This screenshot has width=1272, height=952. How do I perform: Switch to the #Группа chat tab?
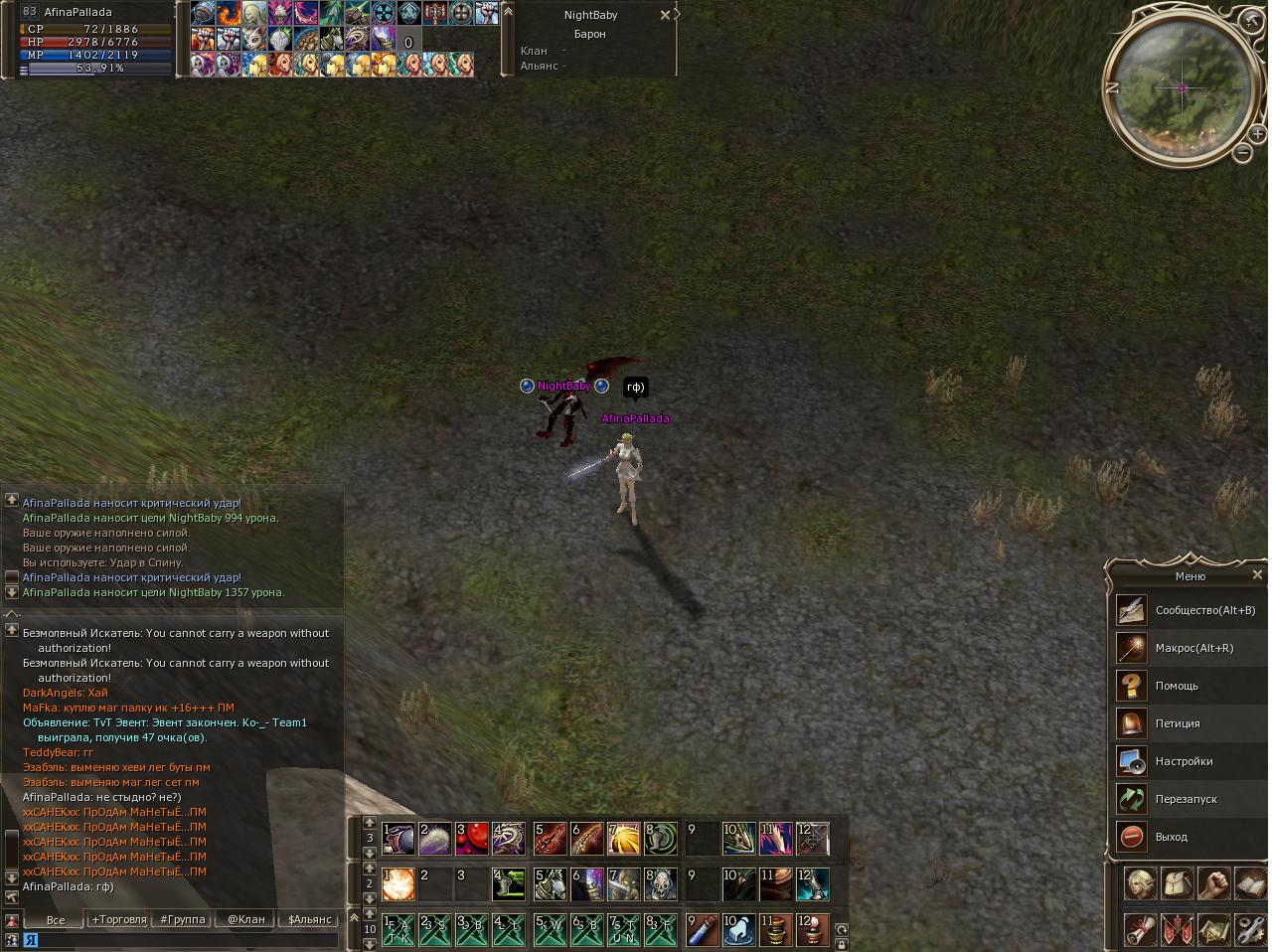coord(183,919)
